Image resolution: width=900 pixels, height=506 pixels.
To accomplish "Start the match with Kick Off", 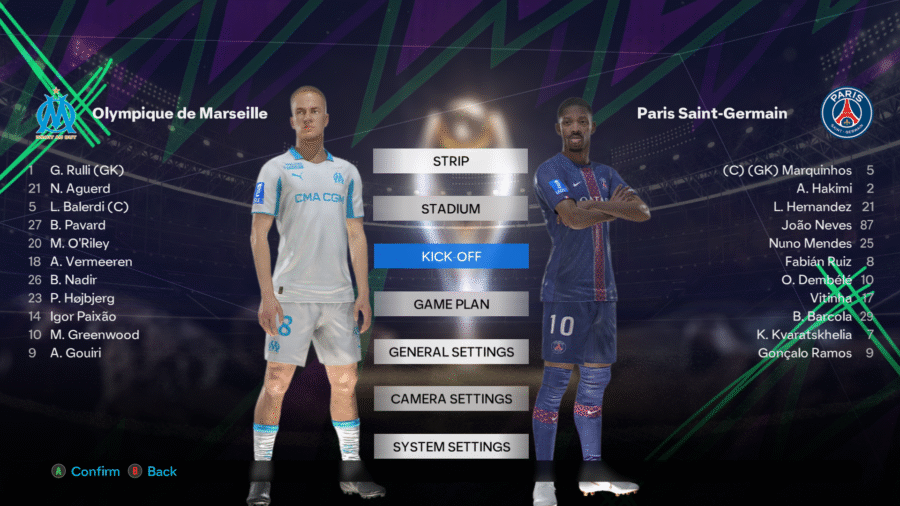I will tap(450, 256).
